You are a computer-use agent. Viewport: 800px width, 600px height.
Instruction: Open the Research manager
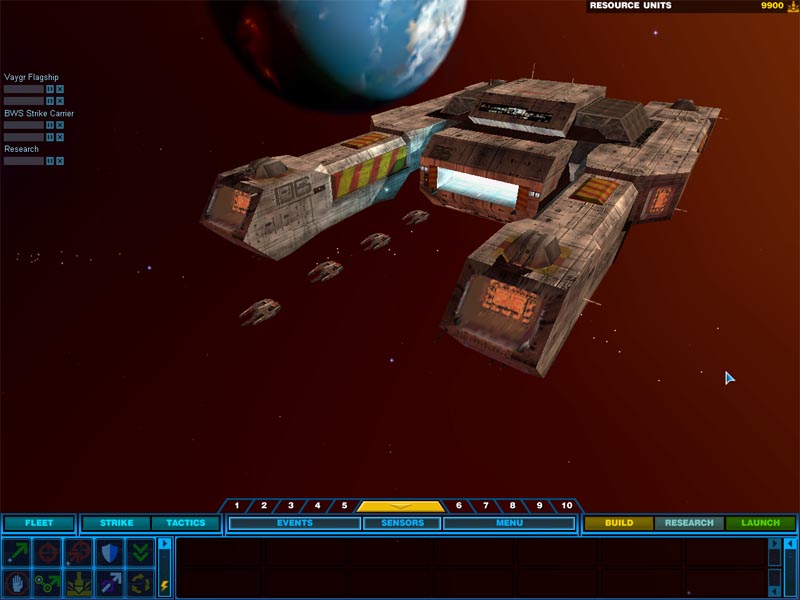[x=689, y=523]
